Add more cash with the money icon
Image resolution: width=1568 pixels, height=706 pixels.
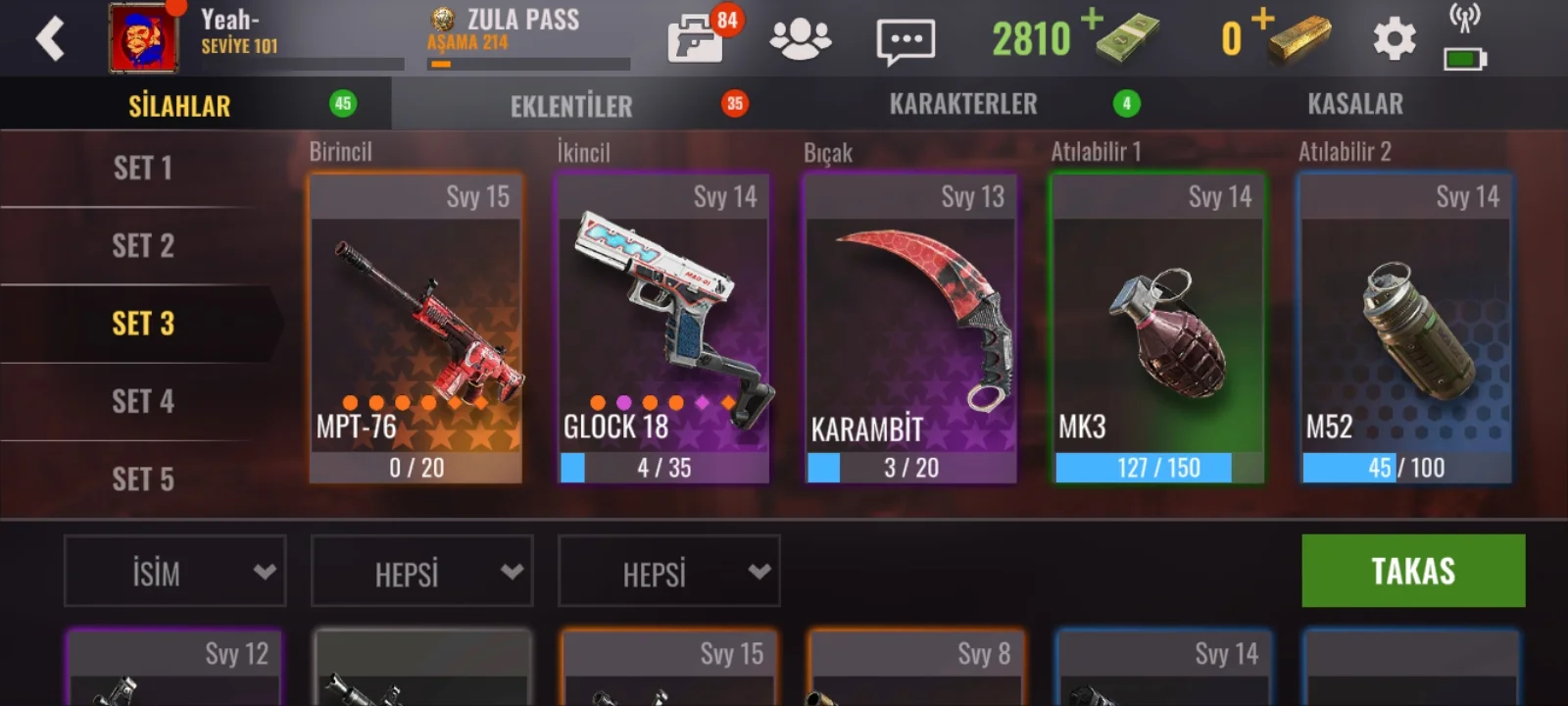(1125, 37)
